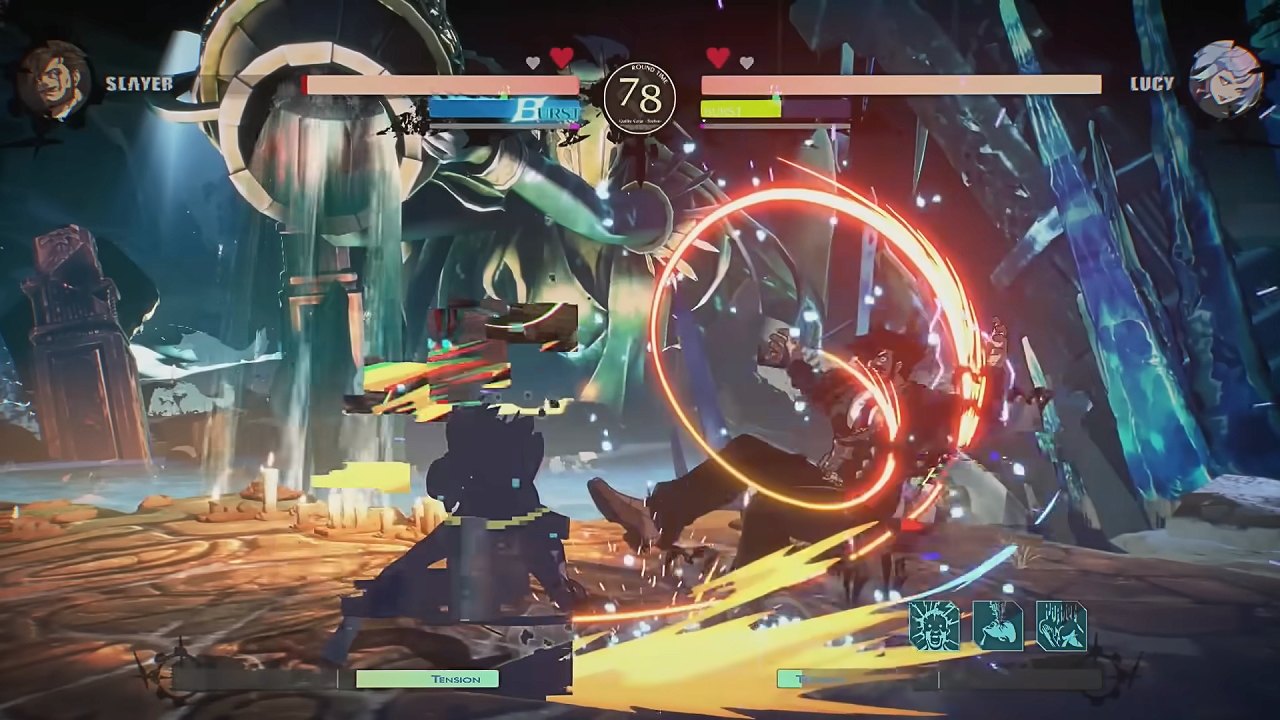This screenshot has height=720, width=1280.
Task: Click Slayer's character portrait
Action: coord(54,80)
